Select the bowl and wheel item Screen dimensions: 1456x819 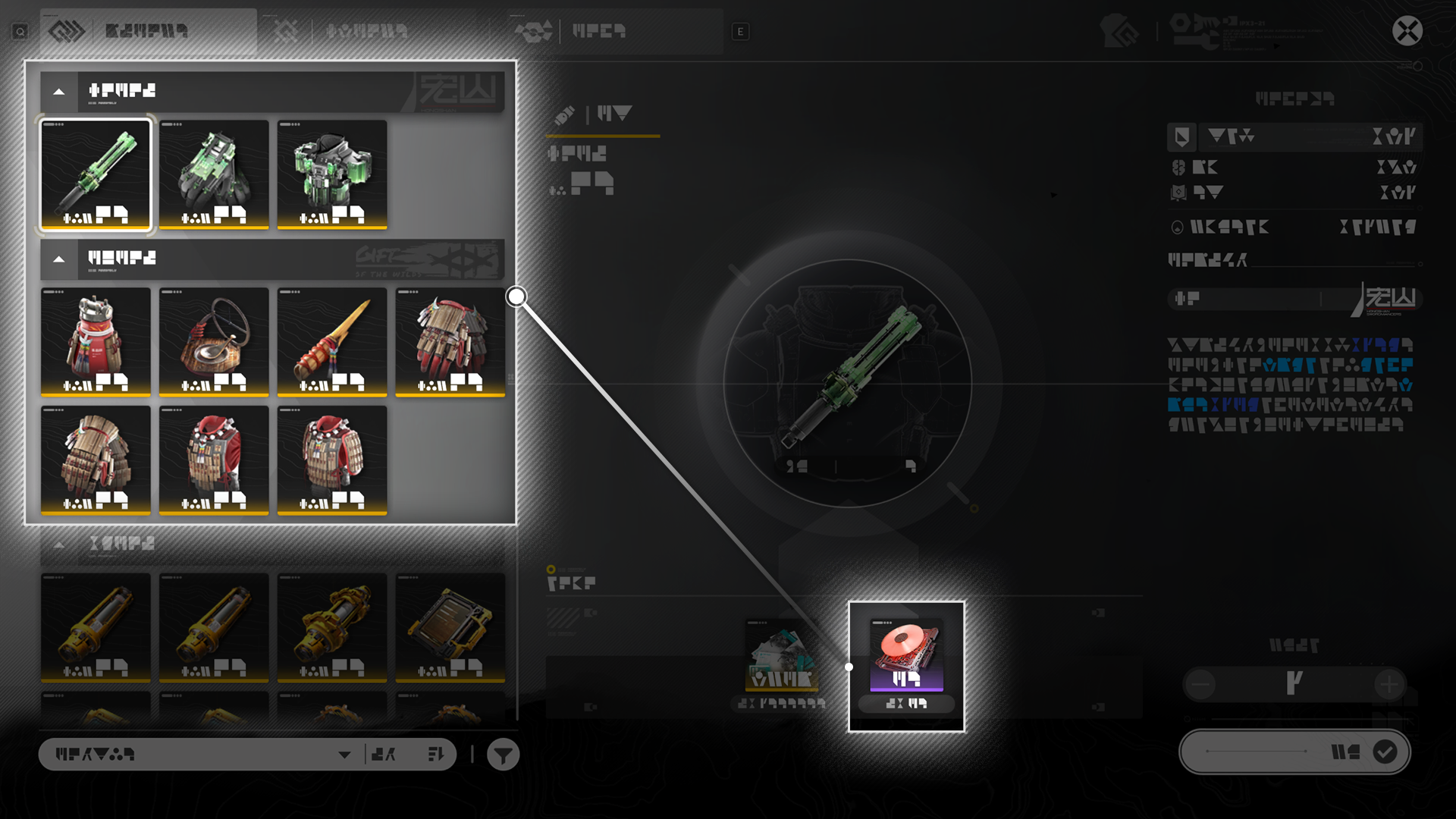[214, 341]
